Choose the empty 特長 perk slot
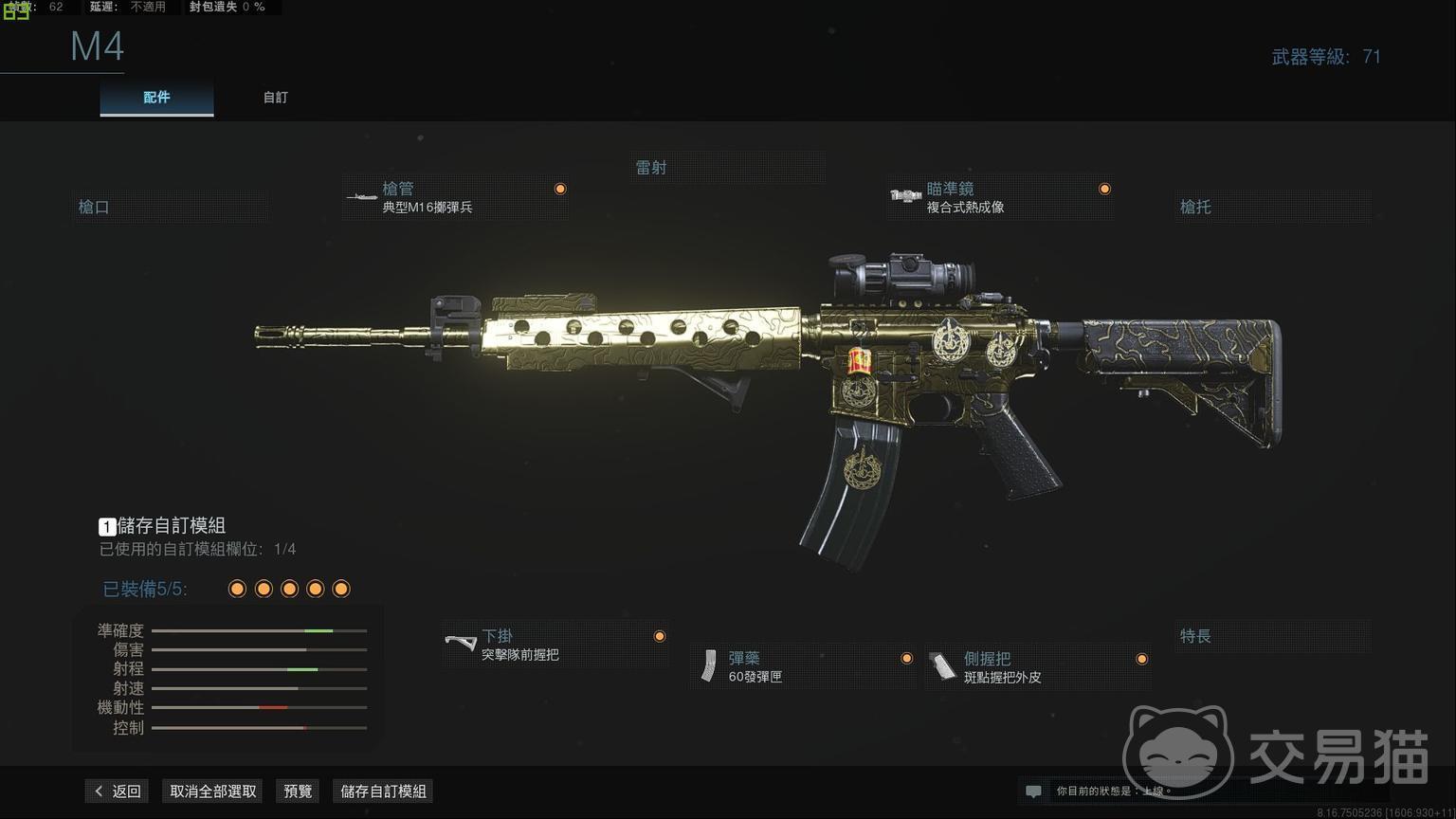 click(1272, 636)
